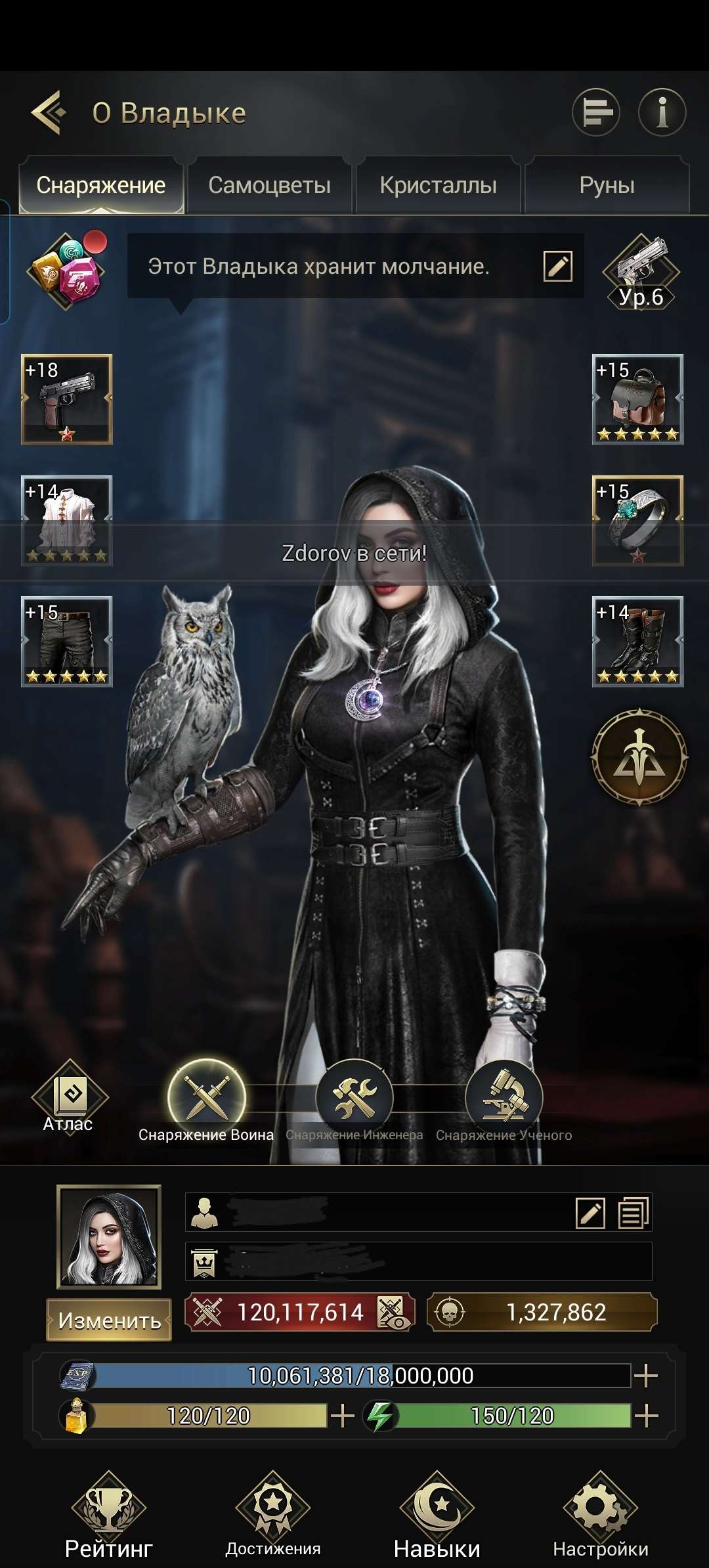Image resolution: width=709 pixels, height=1568 pixels.
Task: Select the white shirt equipment slot
Action: [67, 521]
